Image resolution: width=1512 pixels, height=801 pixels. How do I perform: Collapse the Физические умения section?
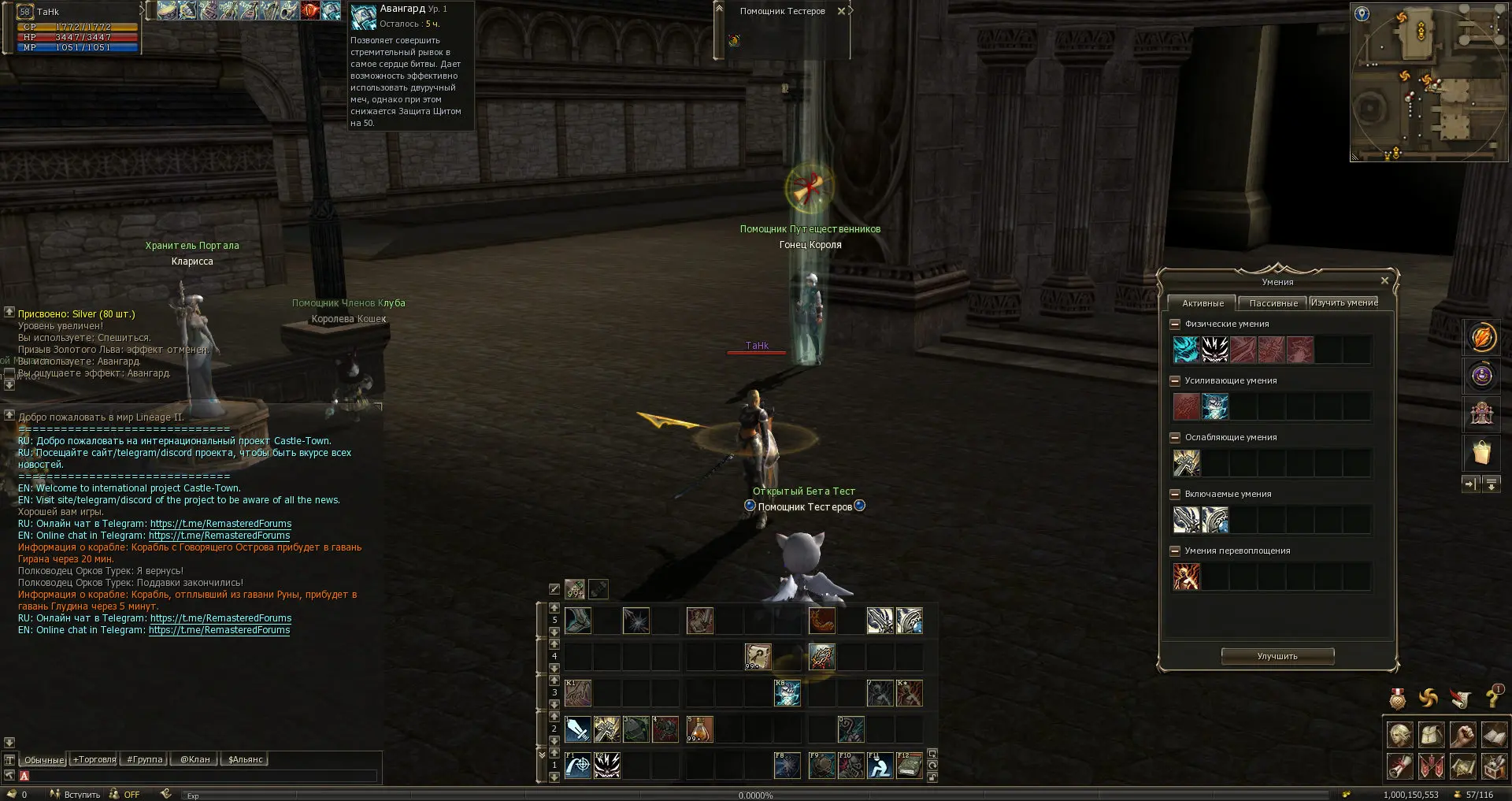(x=1175, y=324)
